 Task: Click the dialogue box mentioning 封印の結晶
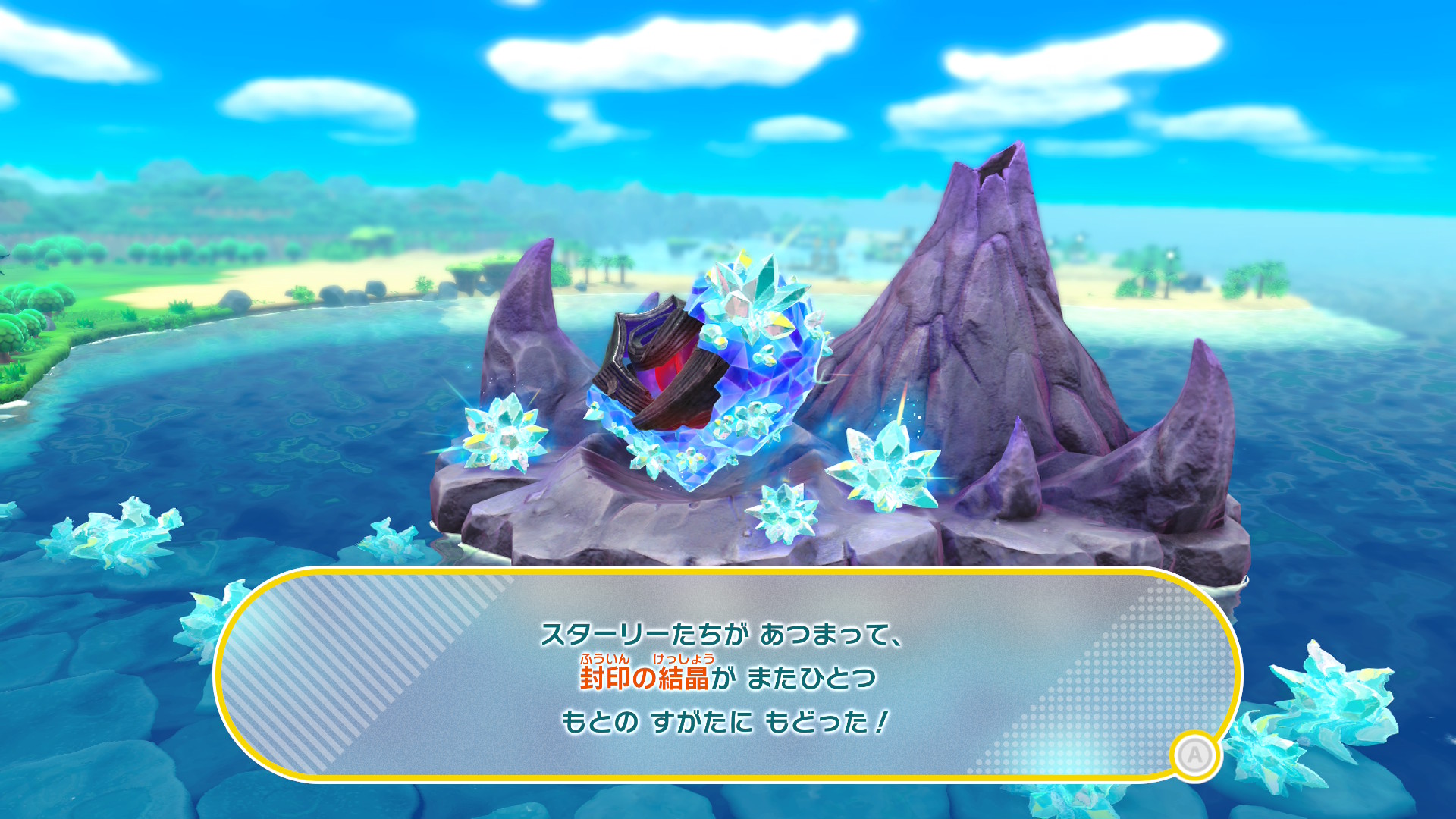tap(726, 676)
